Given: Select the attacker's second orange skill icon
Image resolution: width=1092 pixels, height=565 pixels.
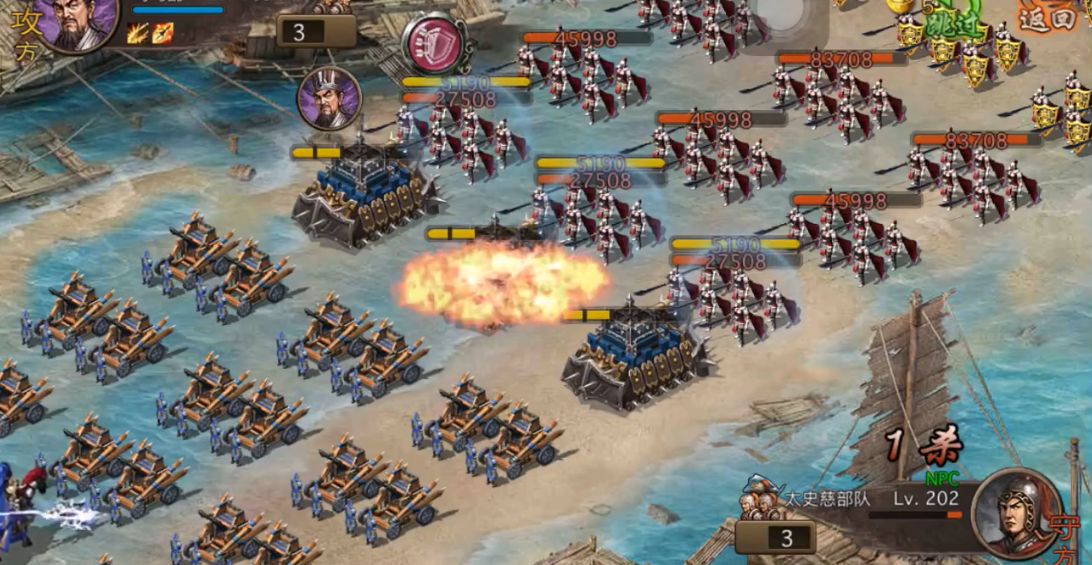Looking at the screenshot, I should point(162,33).
